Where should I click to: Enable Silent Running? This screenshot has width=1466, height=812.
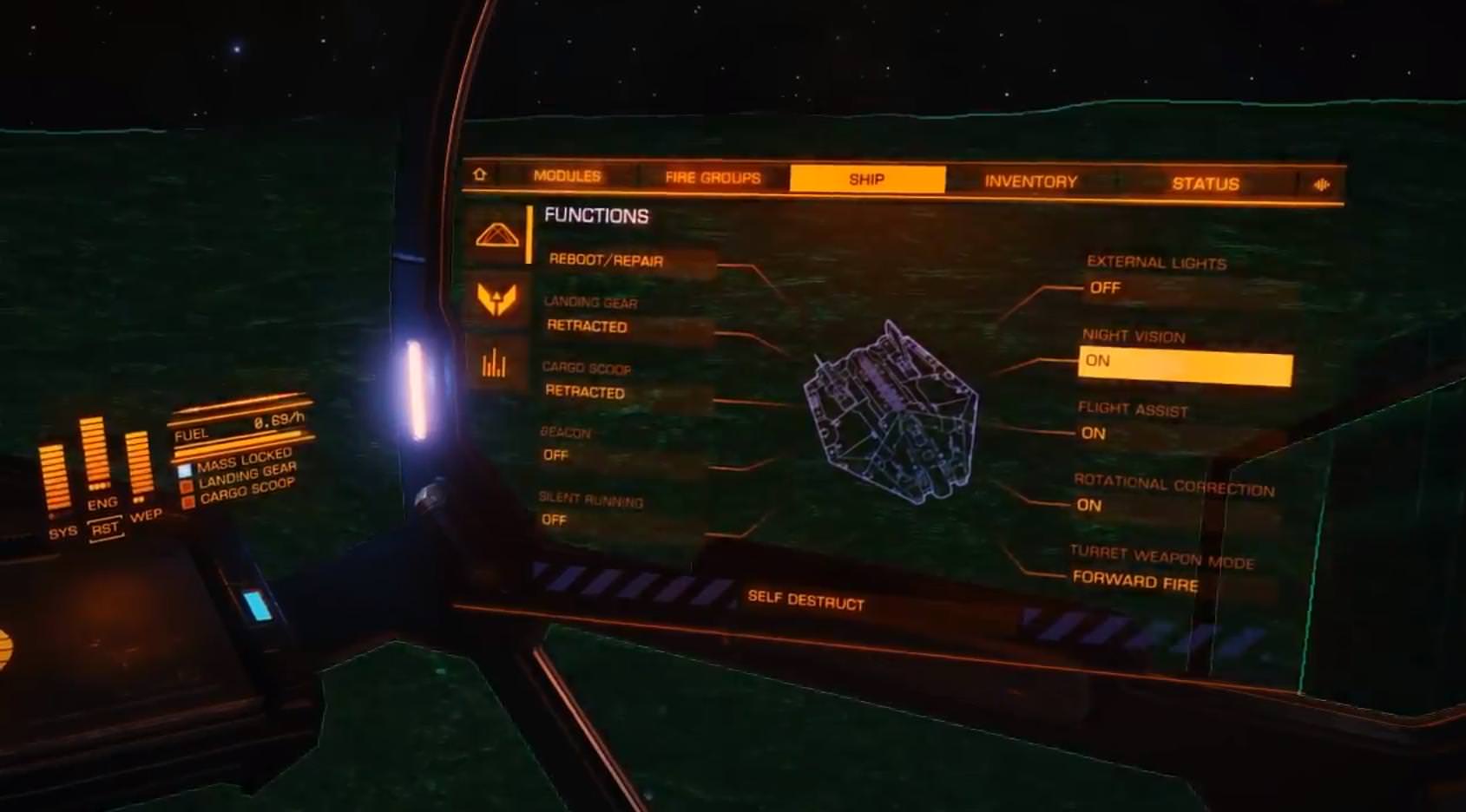click(x=554, y=520)
